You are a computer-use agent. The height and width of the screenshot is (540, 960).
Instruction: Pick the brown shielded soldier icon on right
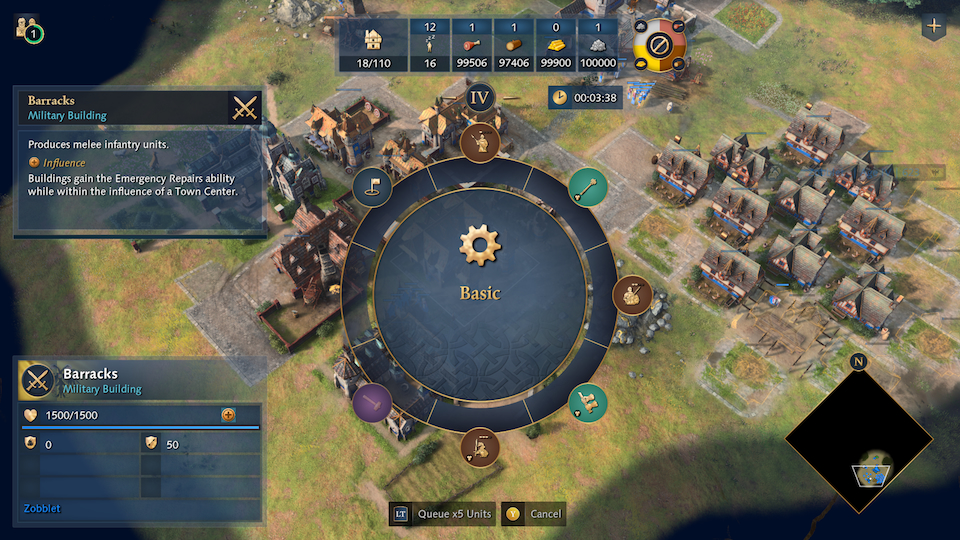632,295
